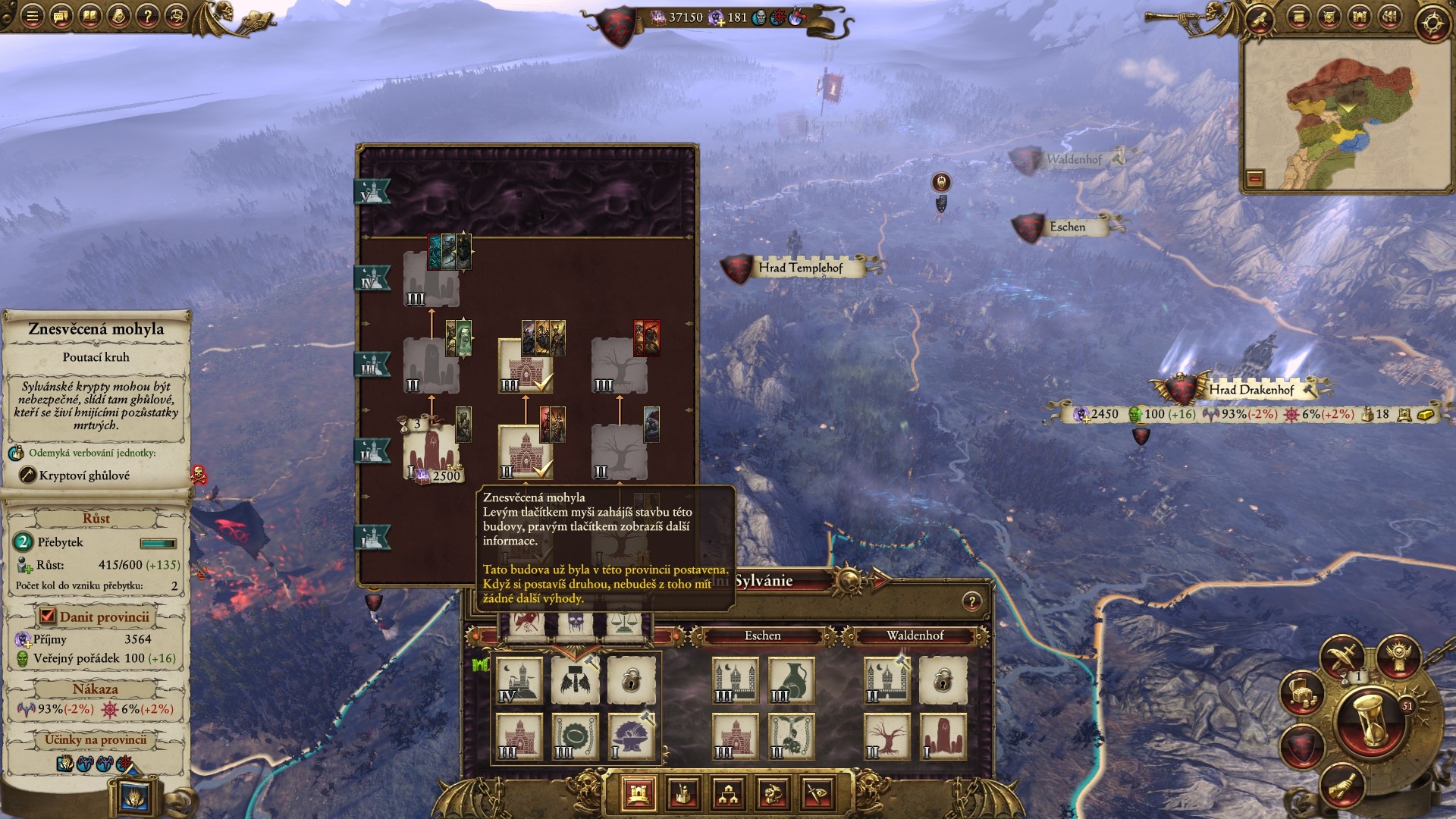Image resolution: width=1456 pixels, height=819 pixels.
Task: Collapse the minimap with the minus button
Action: click(x=1255, y=179)
